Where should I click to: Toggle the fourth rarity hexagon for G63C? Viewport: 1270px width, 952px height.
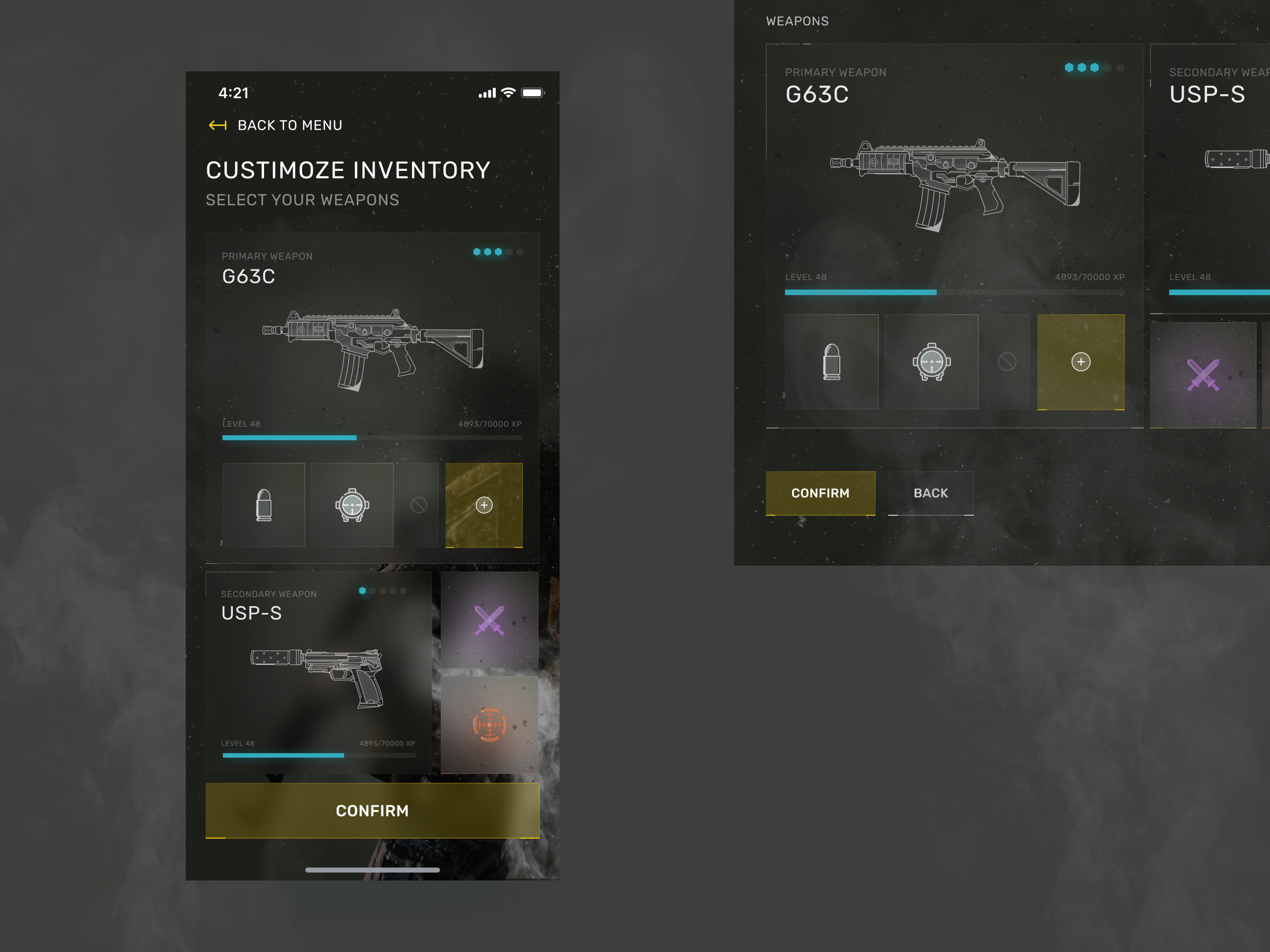coord(509,251)
